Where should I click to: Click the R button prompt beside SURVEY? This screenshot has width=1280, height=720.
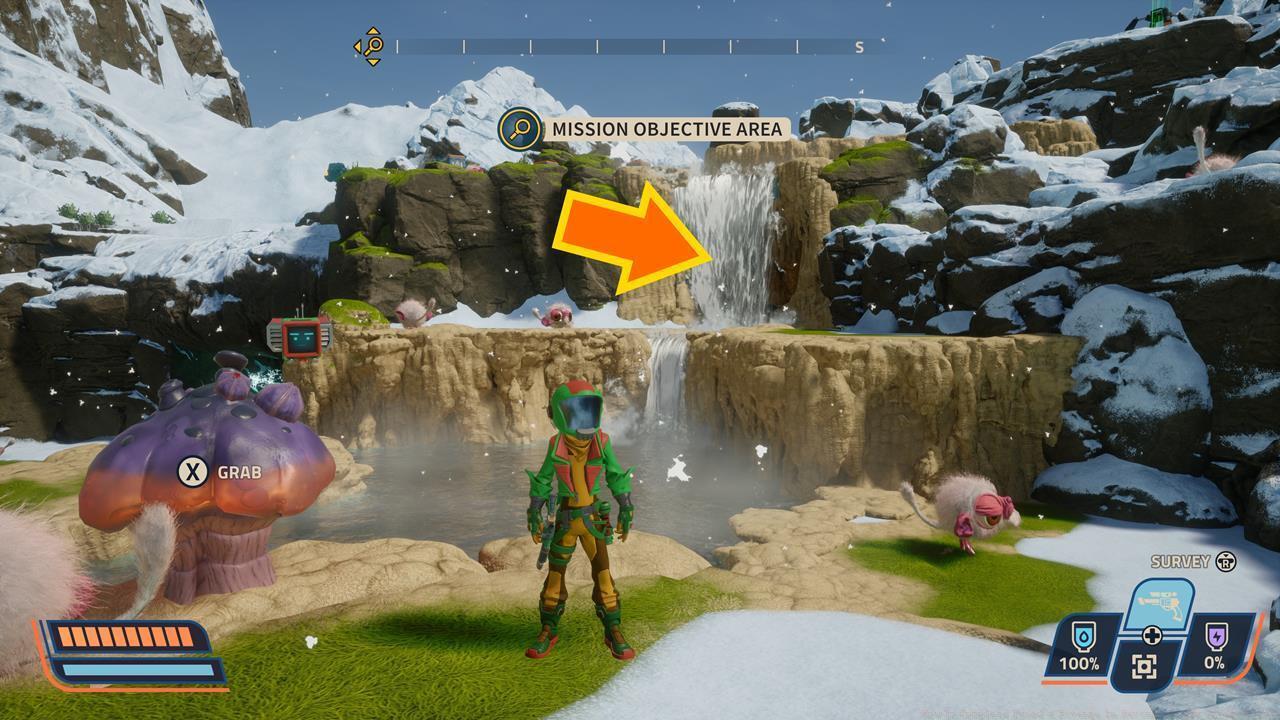point(1224,560)
